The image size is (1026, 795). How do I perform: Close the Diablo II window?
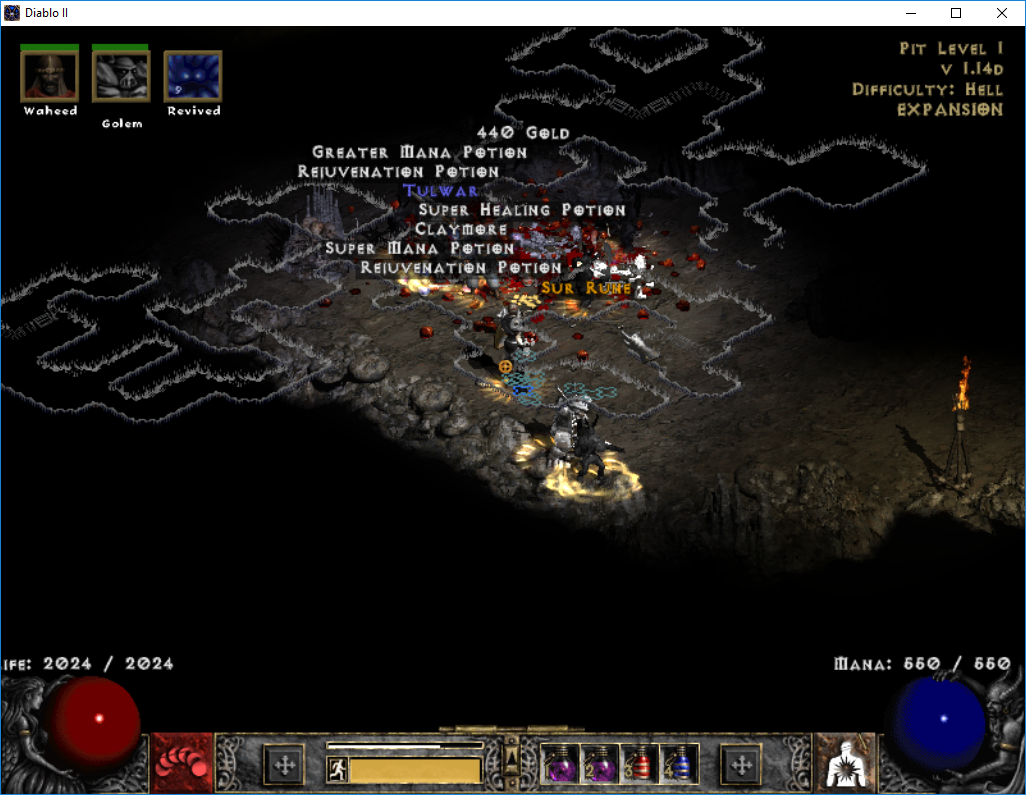click(x=1002, y=13)
